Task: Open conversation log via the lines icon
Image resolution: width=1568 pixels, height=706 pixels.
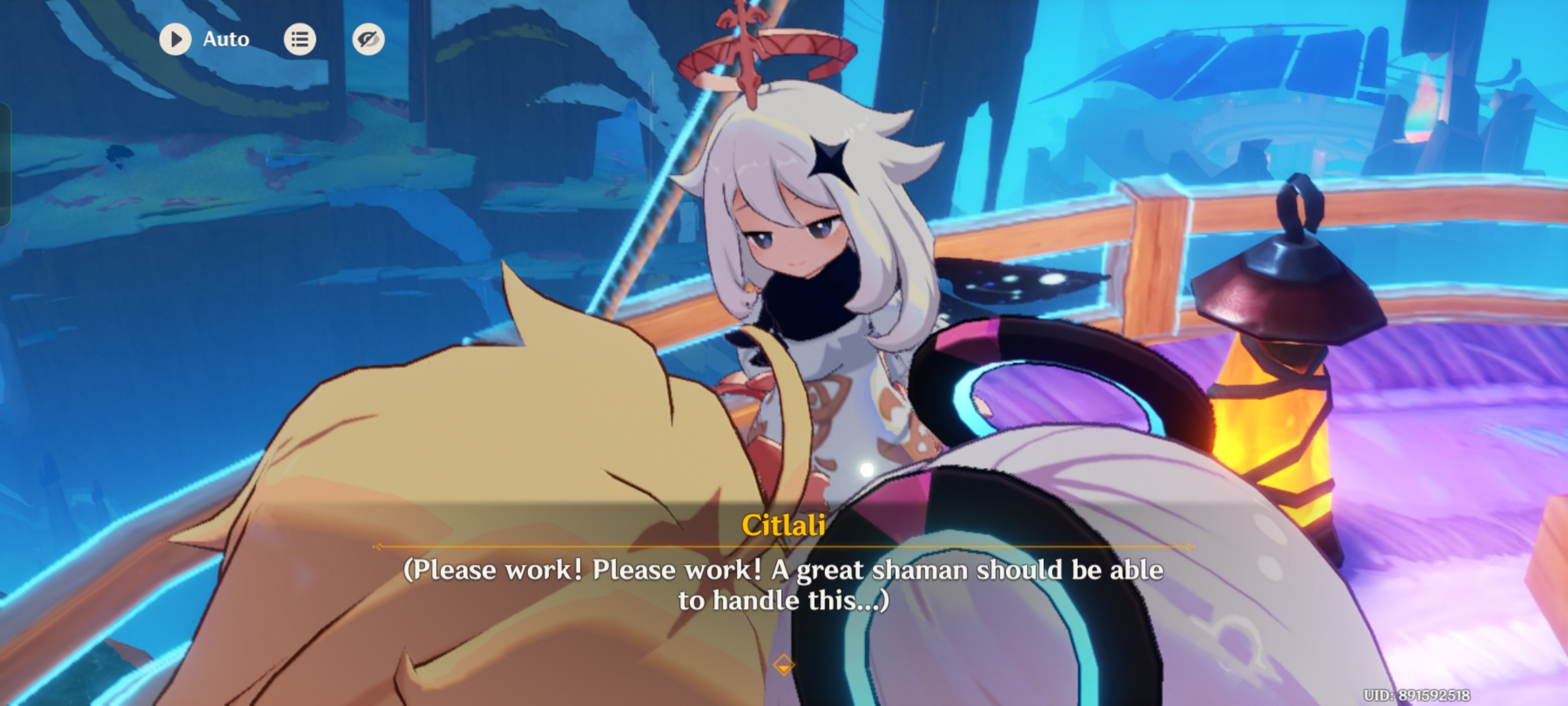Action: point(300,39)
